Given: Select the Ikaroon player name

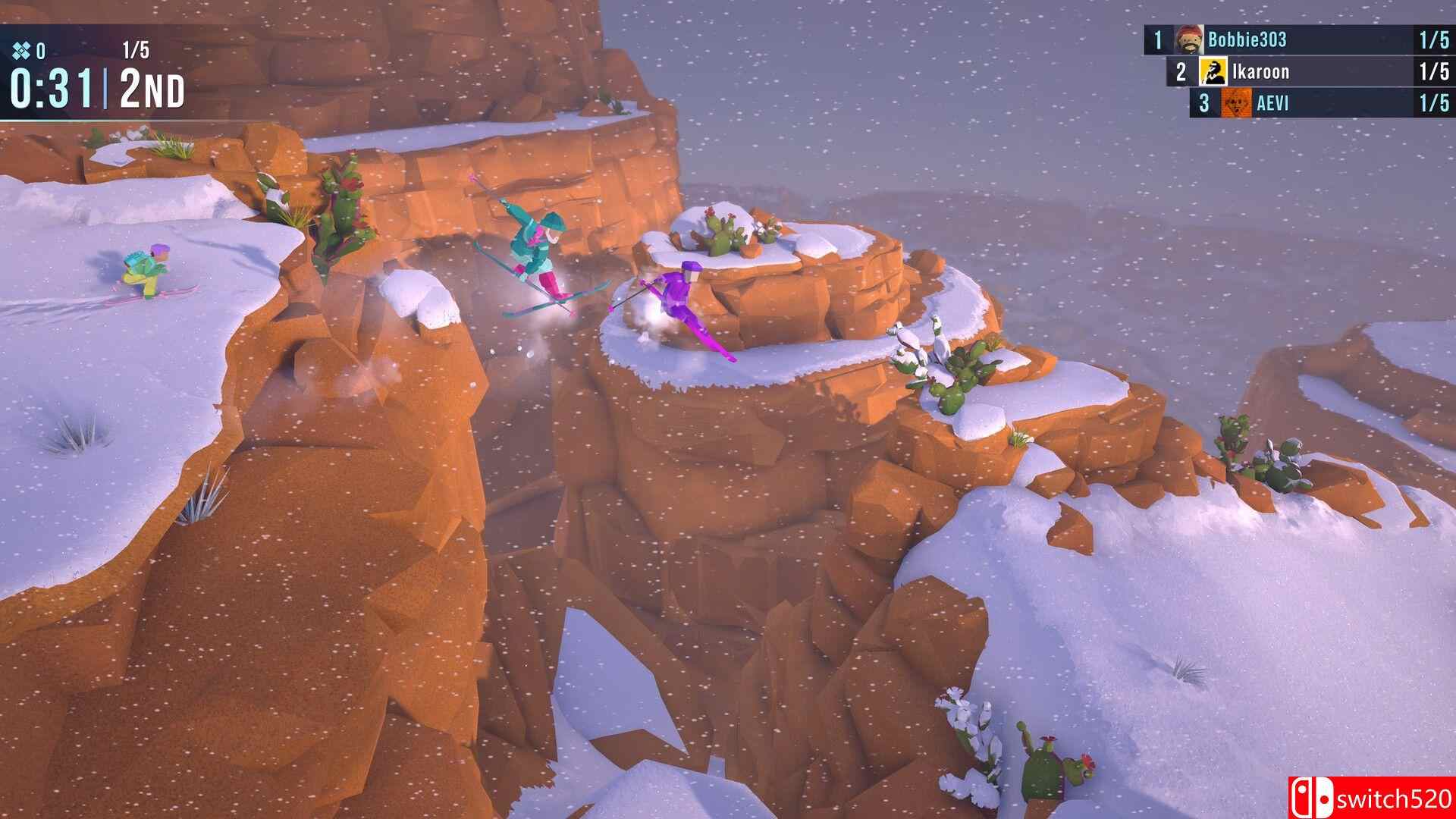Looking at the screenshot, I should pyautogui.click(x=1260, y=72).
